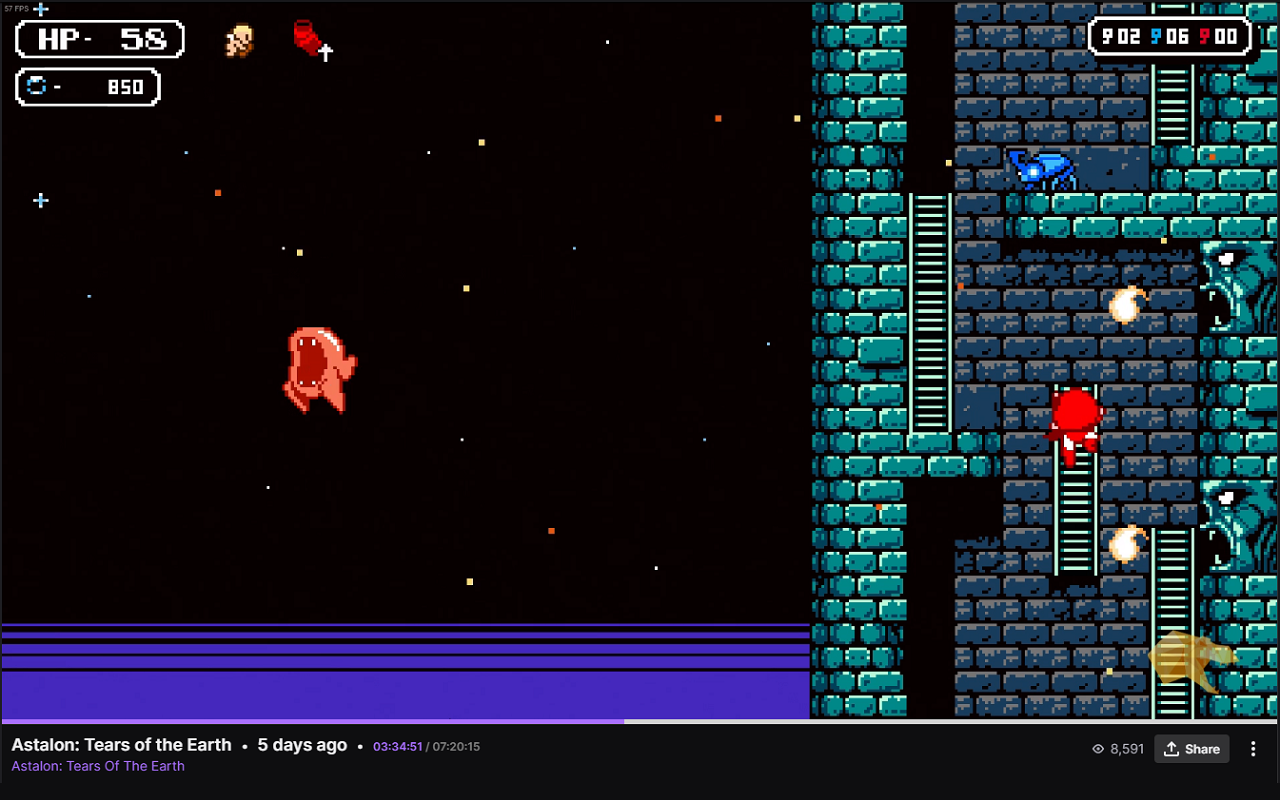Open the three-dot video options menu
Viewport: 1280px width, 800px height.
click(x=1253, y=749)
